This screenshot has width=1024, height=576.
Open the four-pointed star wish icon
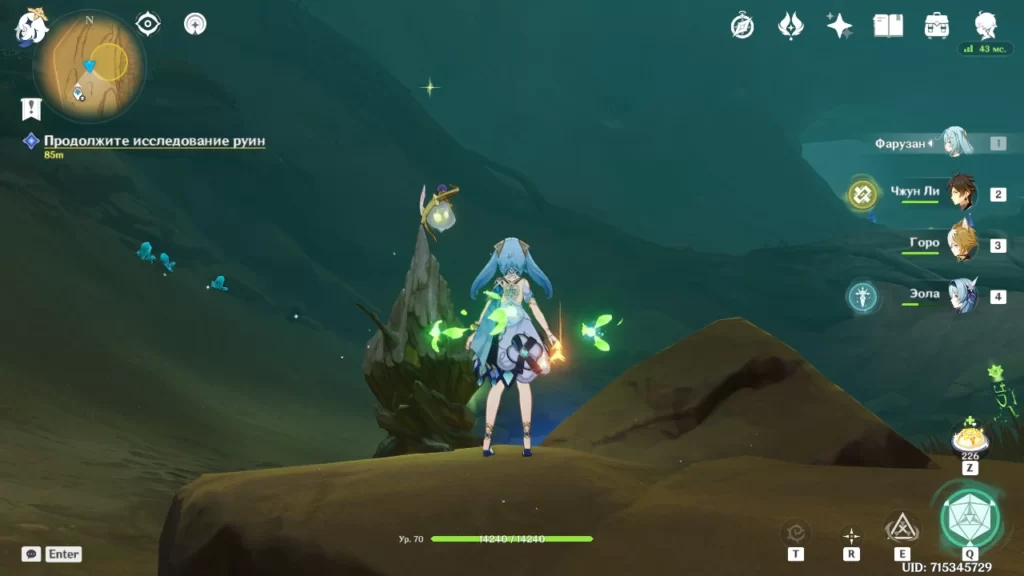839,26
